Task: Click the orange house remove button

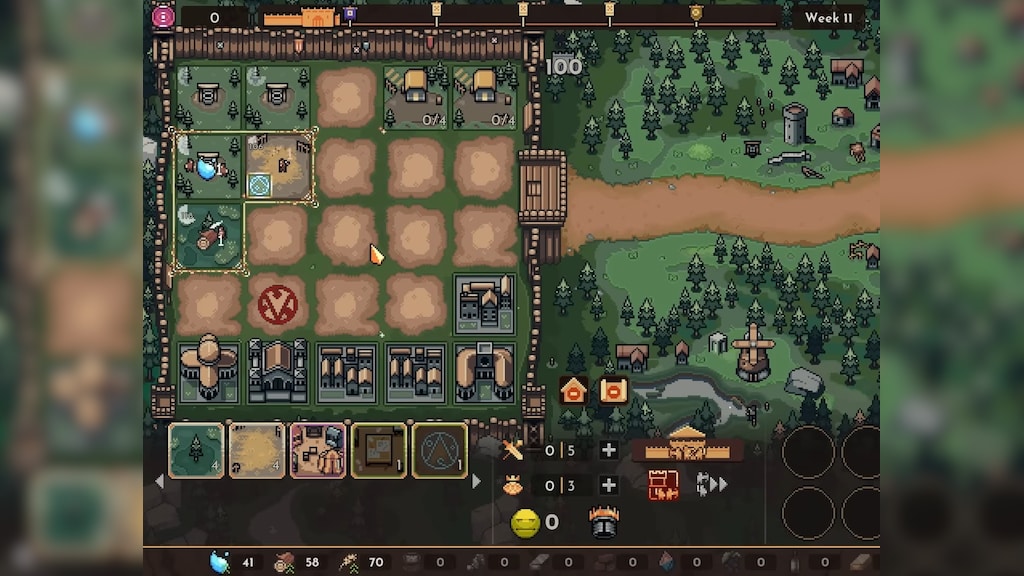Action: 573,390
